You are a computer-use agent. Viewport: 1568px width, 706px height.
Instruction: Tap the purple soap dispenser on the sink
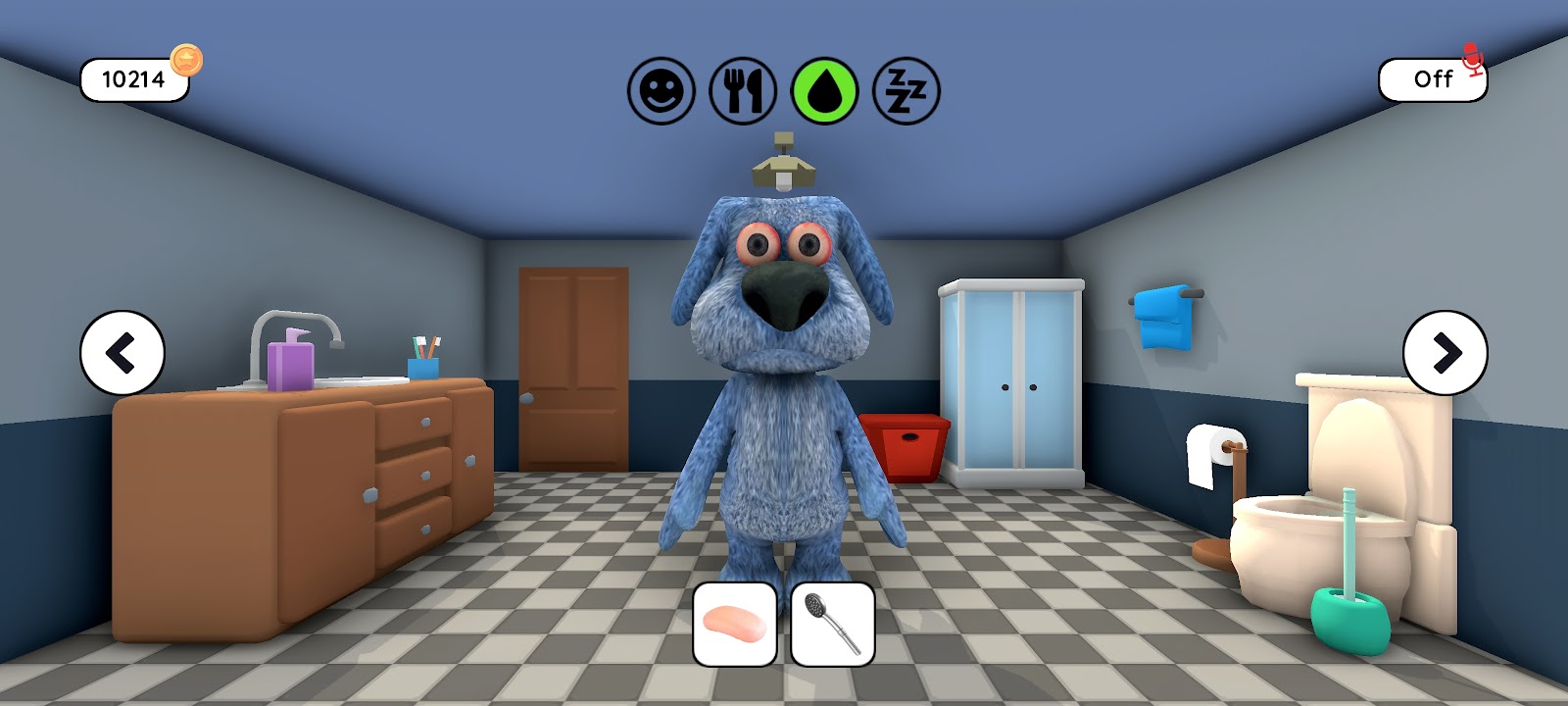click(x=291, y=368)
